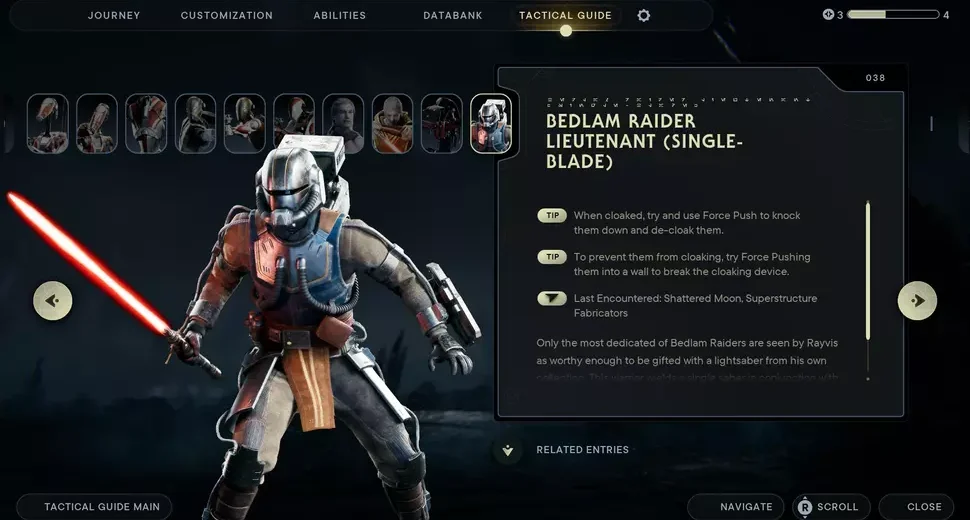
Task: Select the Tactical Guide tab
Action: tap(565, 16)
